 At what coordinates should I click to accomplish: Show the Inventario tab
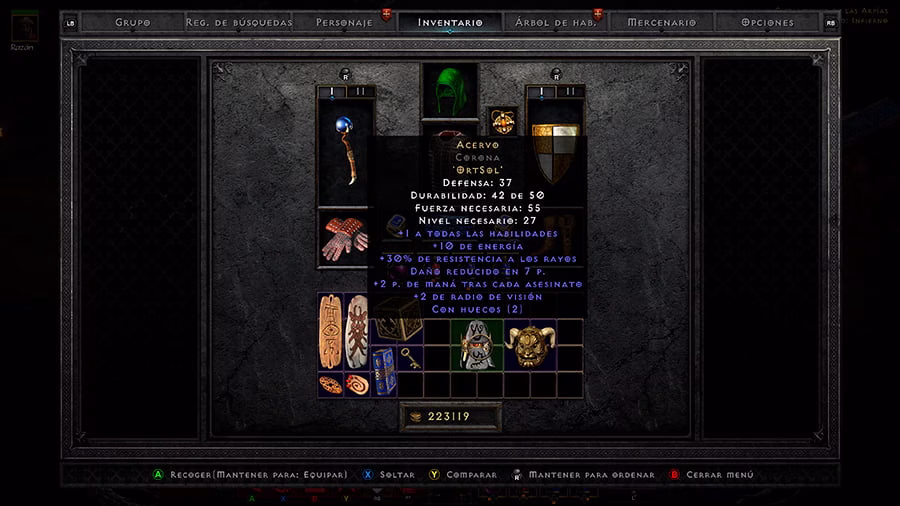449,22
